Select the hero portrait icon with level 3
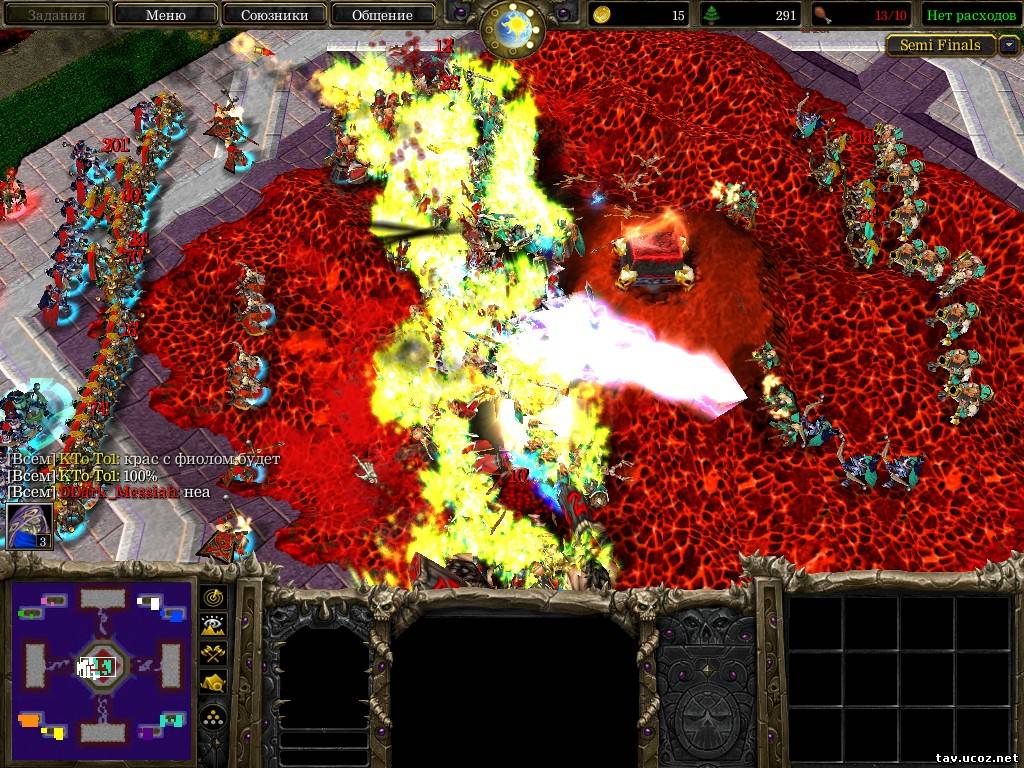Image resolution: width=1024 pixels, height=768 pixels. (29, 526)
